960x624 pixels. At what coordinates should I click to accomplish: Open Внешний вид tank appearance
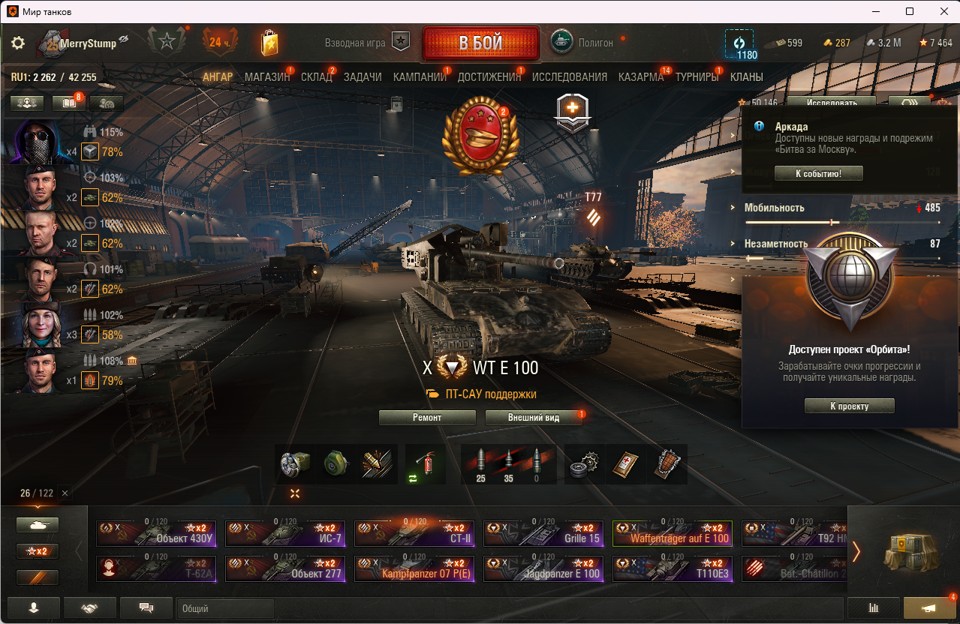point(533,417)
